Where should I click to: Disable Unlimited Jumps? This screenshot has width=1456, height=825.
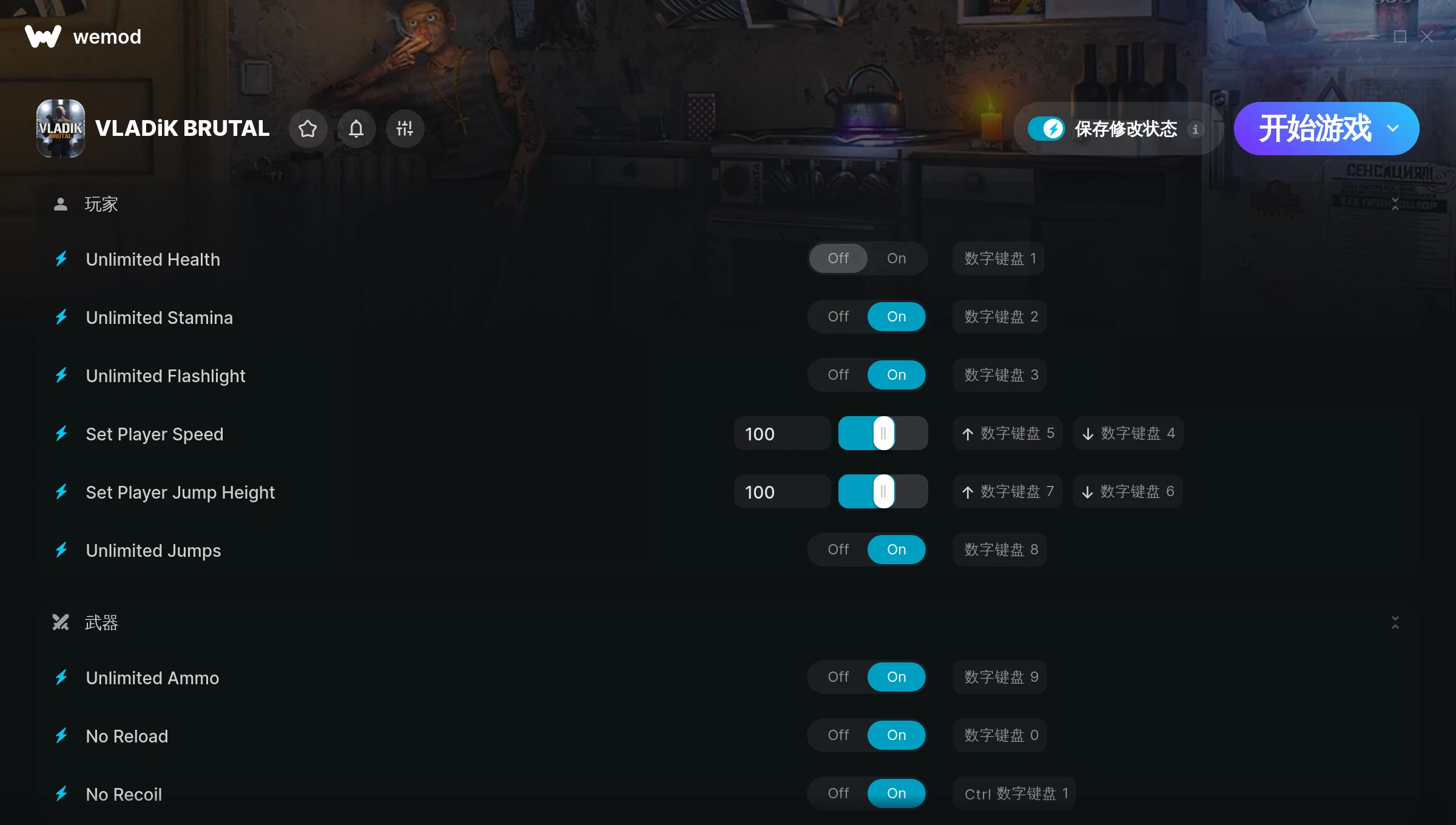click(x=838, y=550)
